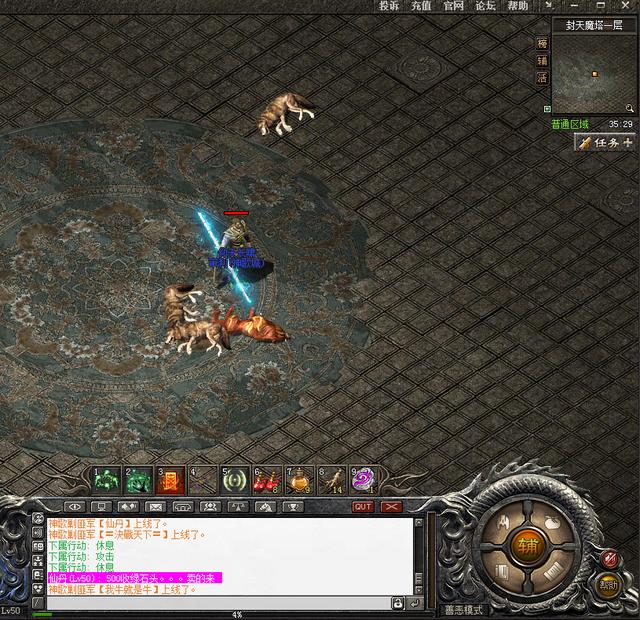Select the 辅 button beside the minimap
Image resolution: width=640 pixels, height=620 pixels.
pyautogui.click(x=543, y=60)
